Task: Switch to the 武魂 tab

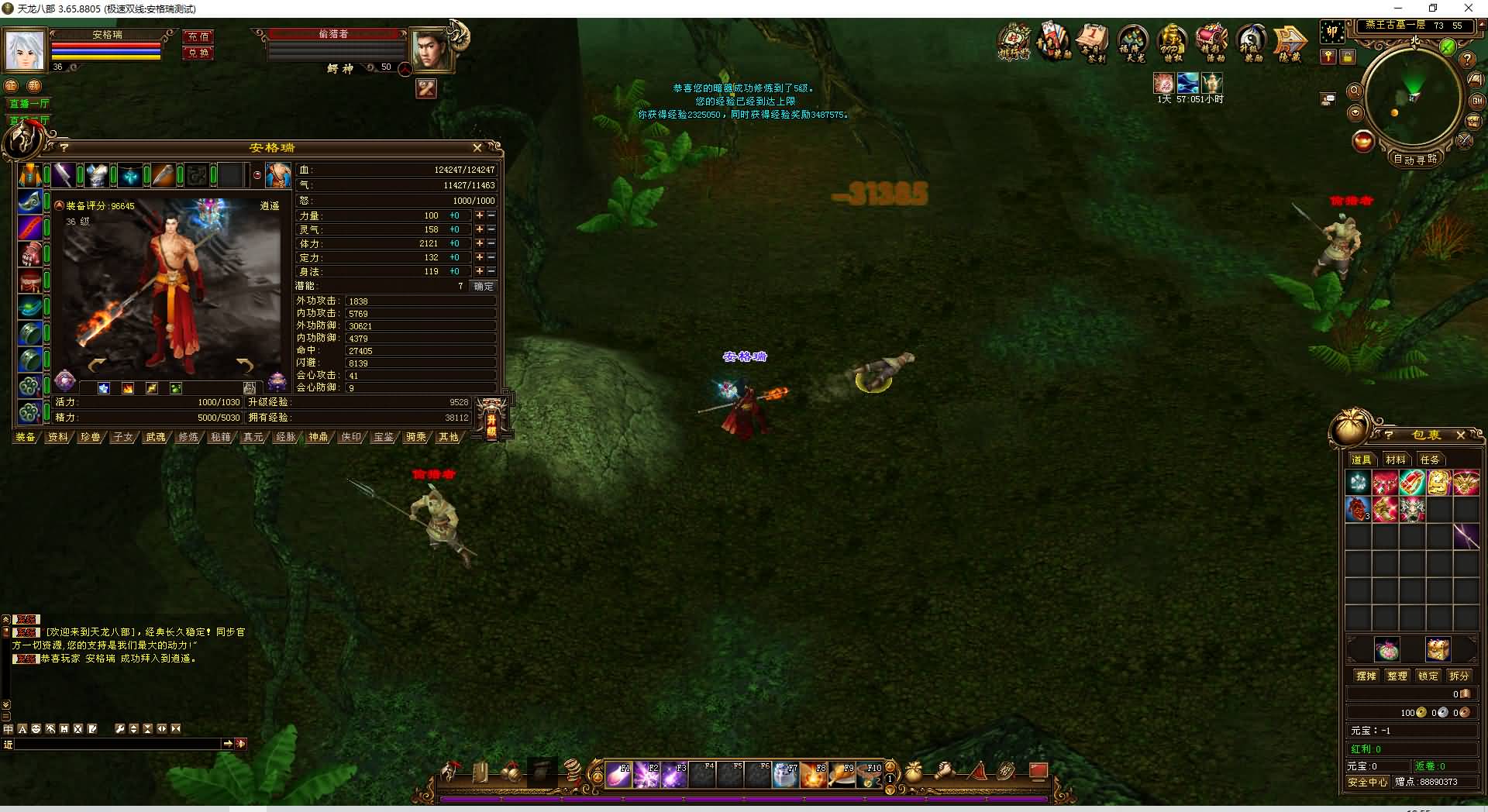Action: click(x=155, y=437)
